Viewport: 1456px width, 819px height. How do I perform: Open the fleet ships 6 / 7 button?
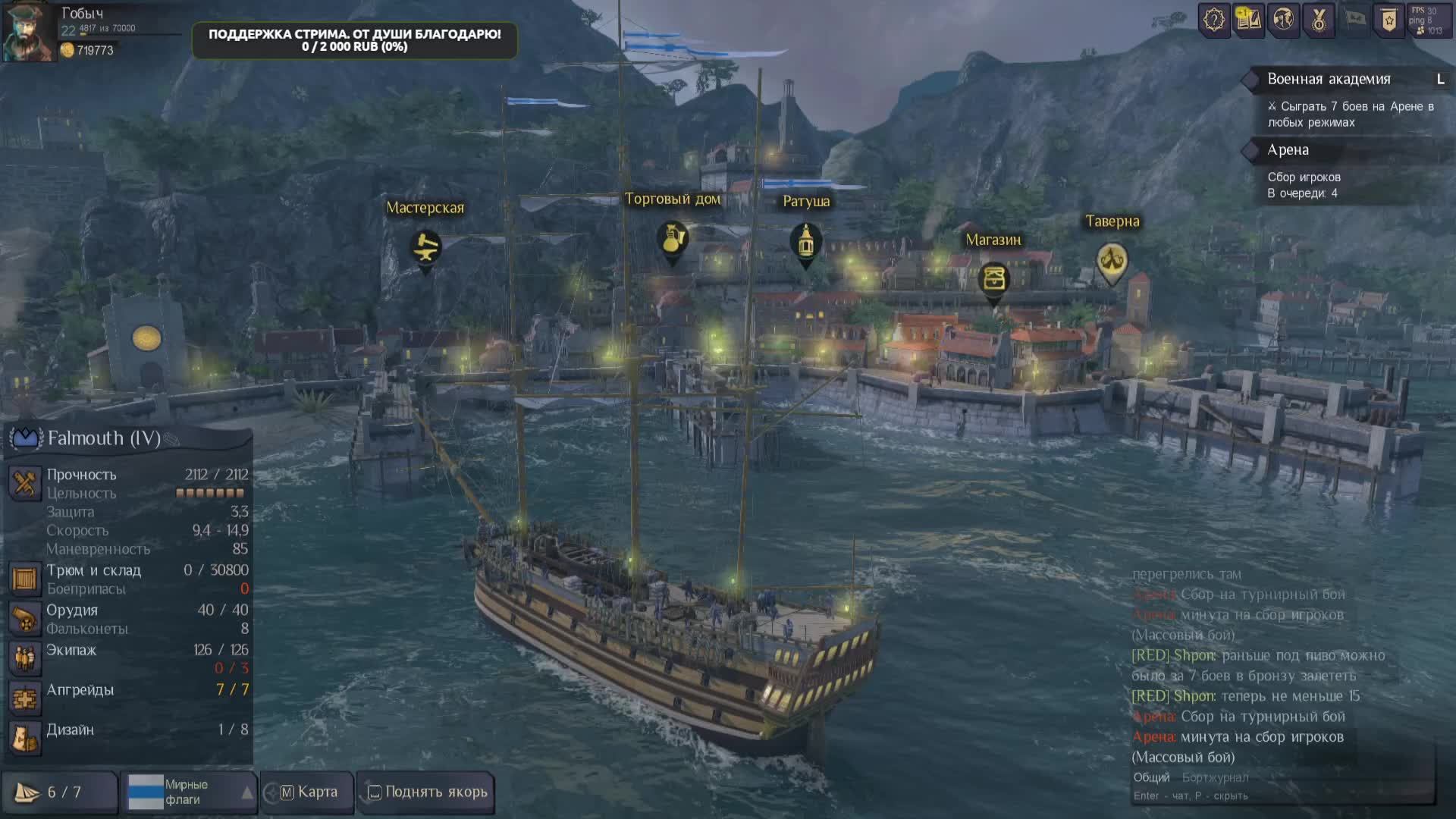(x=59, y=792)
